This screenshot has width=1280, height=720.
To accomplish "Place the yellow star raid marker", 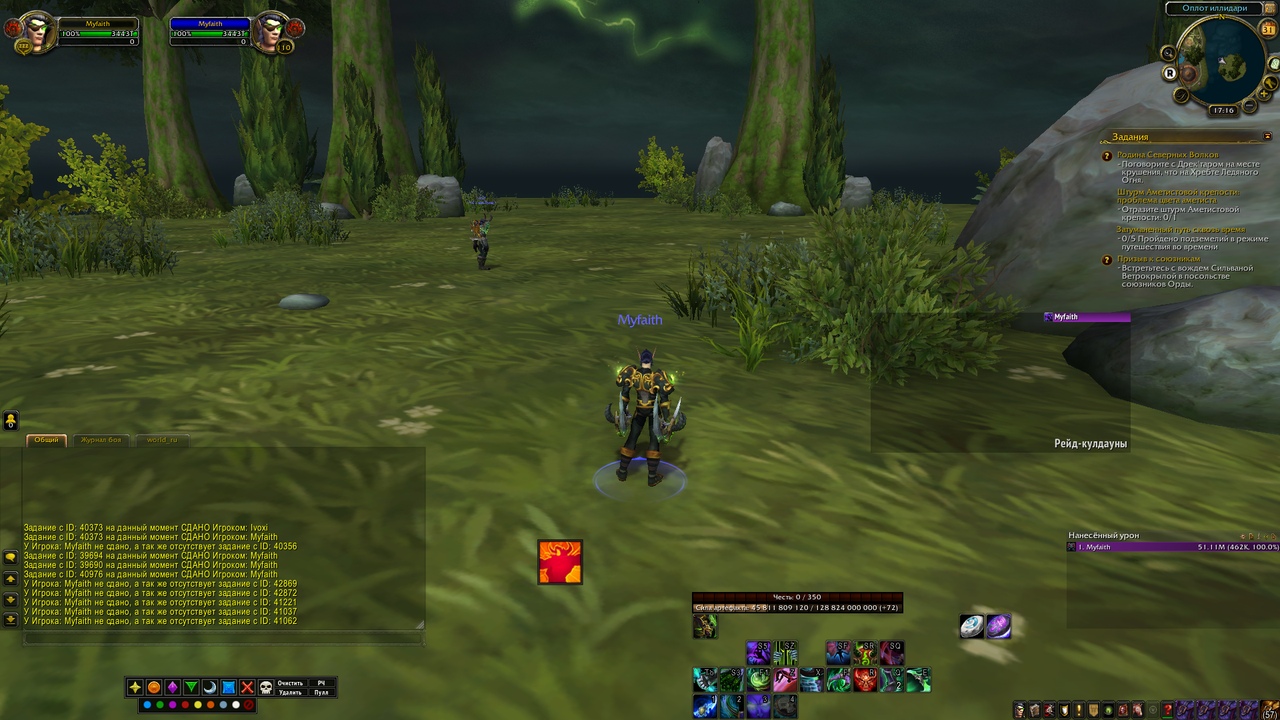I will [x=135, y=688].
